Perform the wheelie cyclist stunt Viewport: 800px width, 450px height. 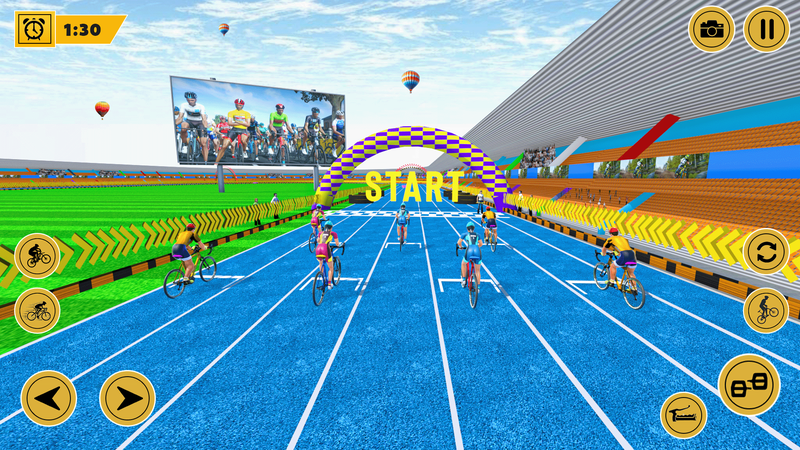[766, 310]
